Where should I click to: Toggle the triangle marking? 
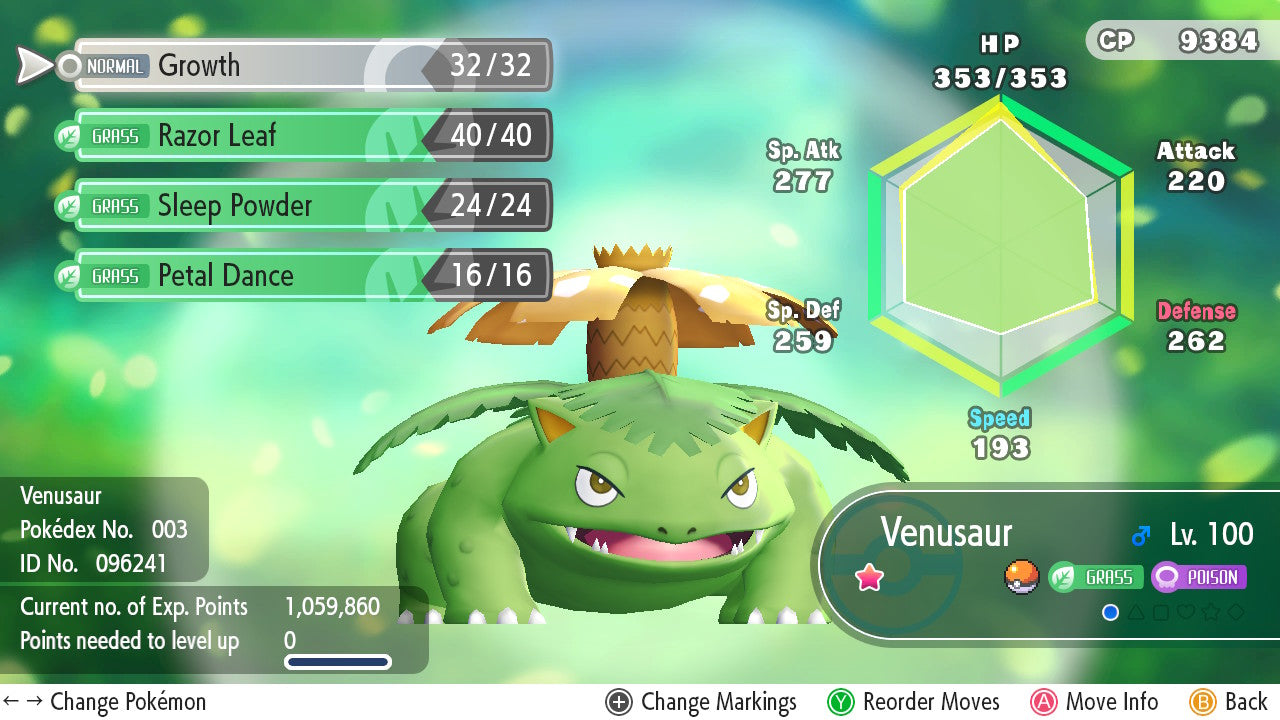1136,612
